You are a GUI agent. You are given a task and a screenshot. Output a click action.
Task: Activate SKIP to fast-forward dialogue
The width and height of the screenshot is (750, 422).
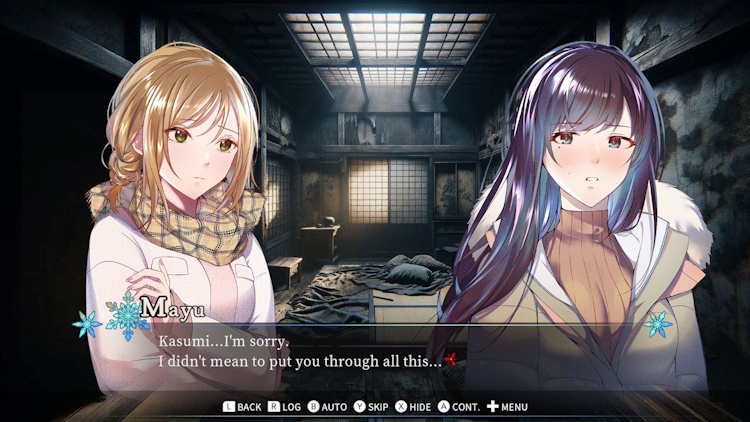pyautogui.click(x=371, y=407)
